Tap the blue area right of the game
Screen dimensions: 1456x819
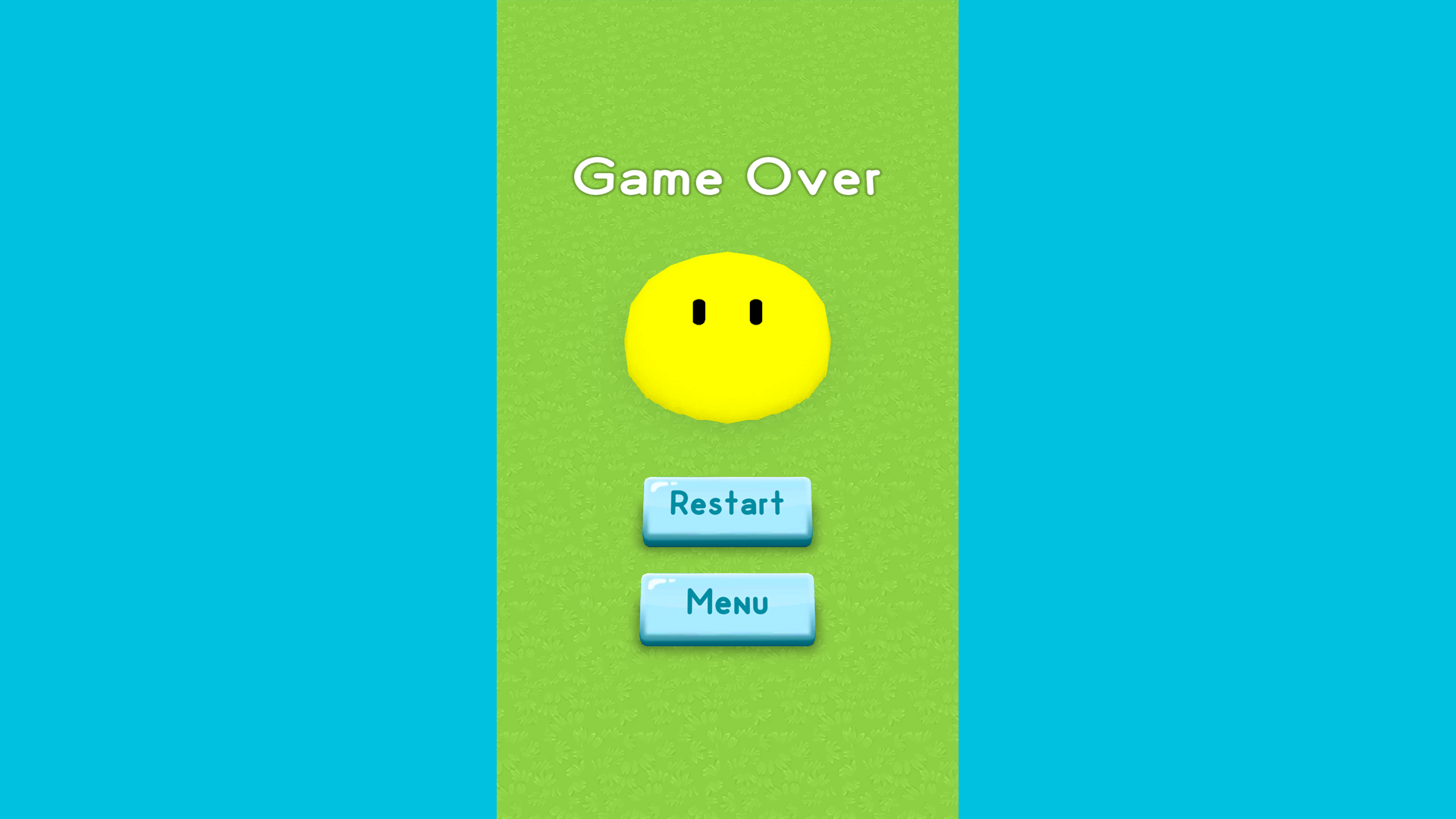tap(1206, 409)
